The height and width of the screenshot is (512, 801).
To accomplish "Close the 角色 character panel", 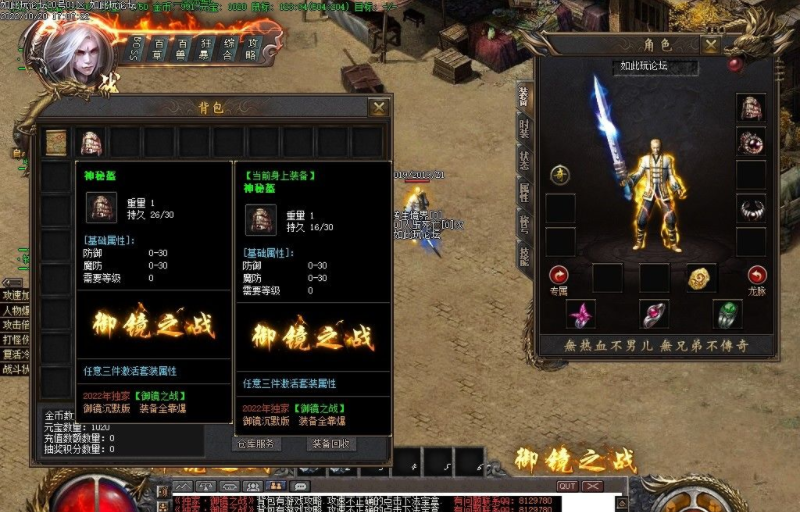I will pos(711,45).
